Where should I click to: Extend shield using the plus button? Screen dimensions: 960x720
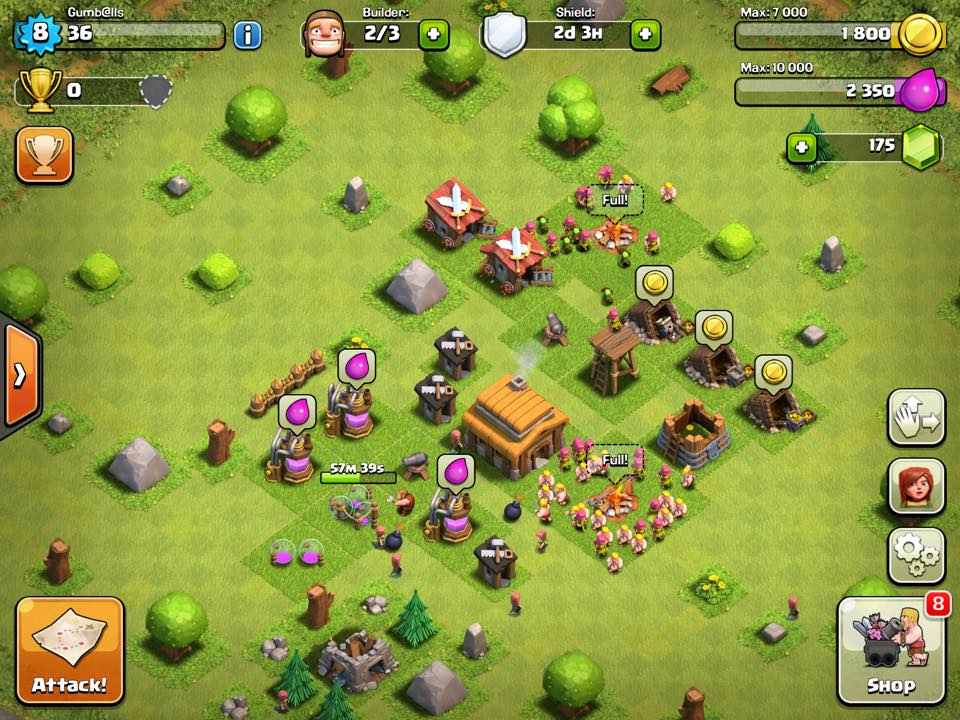click(x=645, y=35)
